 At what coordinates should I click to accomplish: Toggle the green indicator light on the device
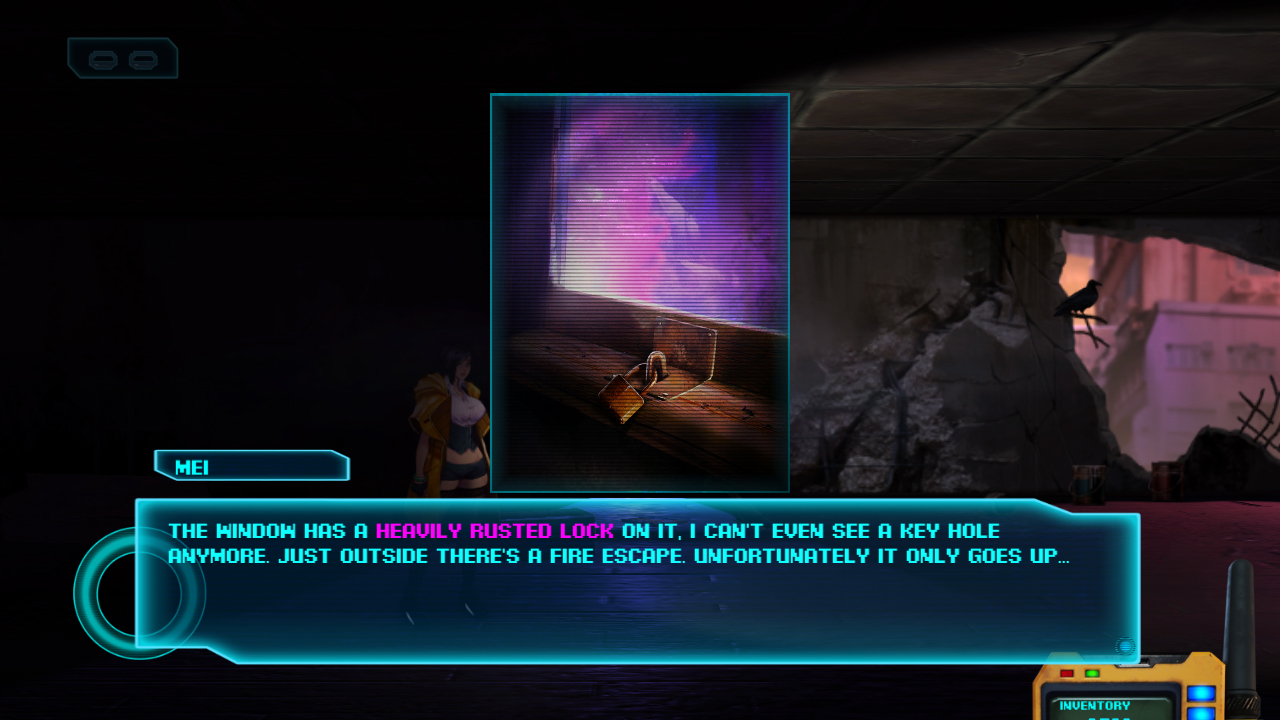(x=1092, y=673)
